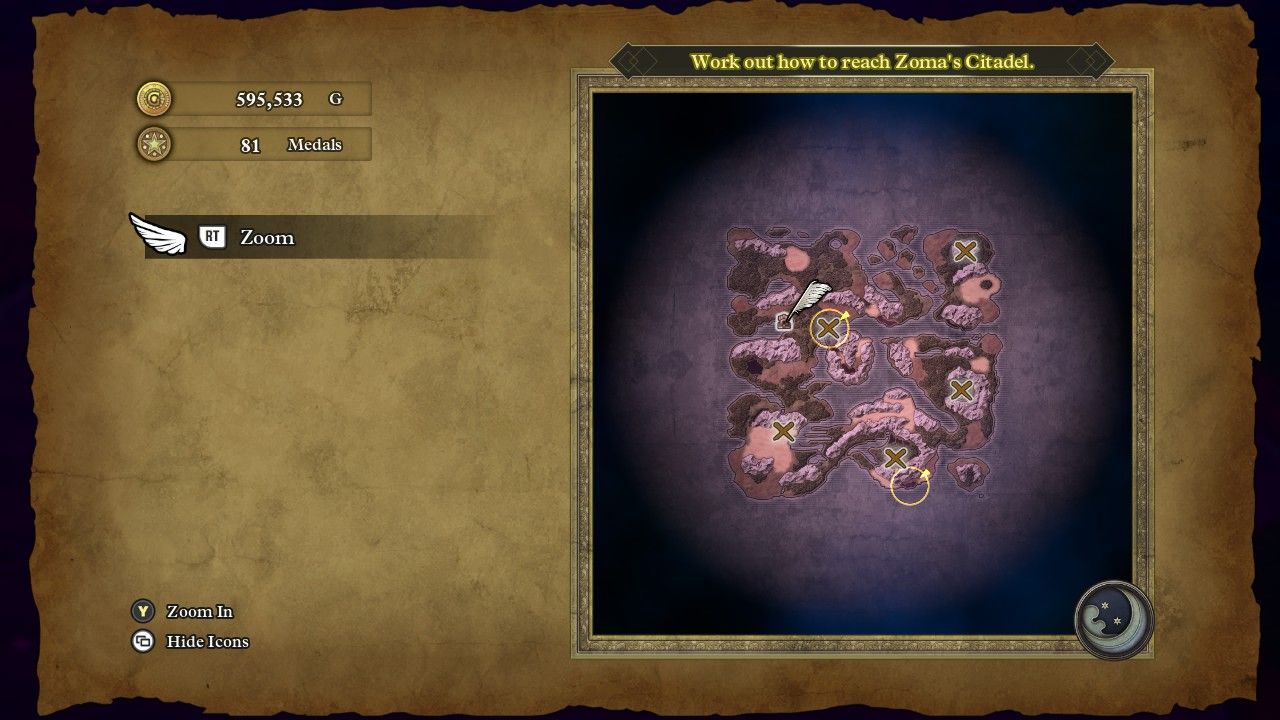Click the Zoma's Citadel objective banner
The width and height of the screenshot is (1280, 720).
tap(861, 61)
